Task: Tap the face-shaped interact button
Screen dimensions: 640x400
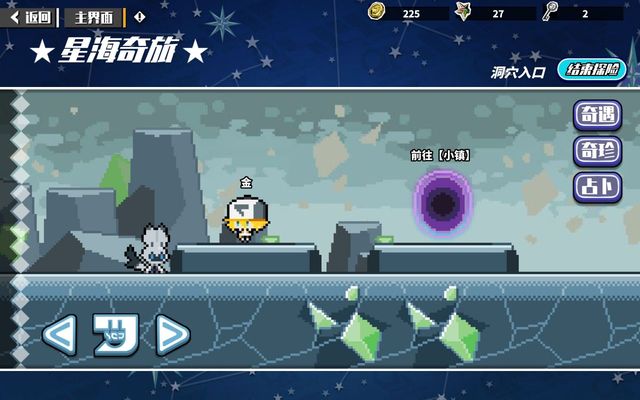Action: click(x=114, y=335)
